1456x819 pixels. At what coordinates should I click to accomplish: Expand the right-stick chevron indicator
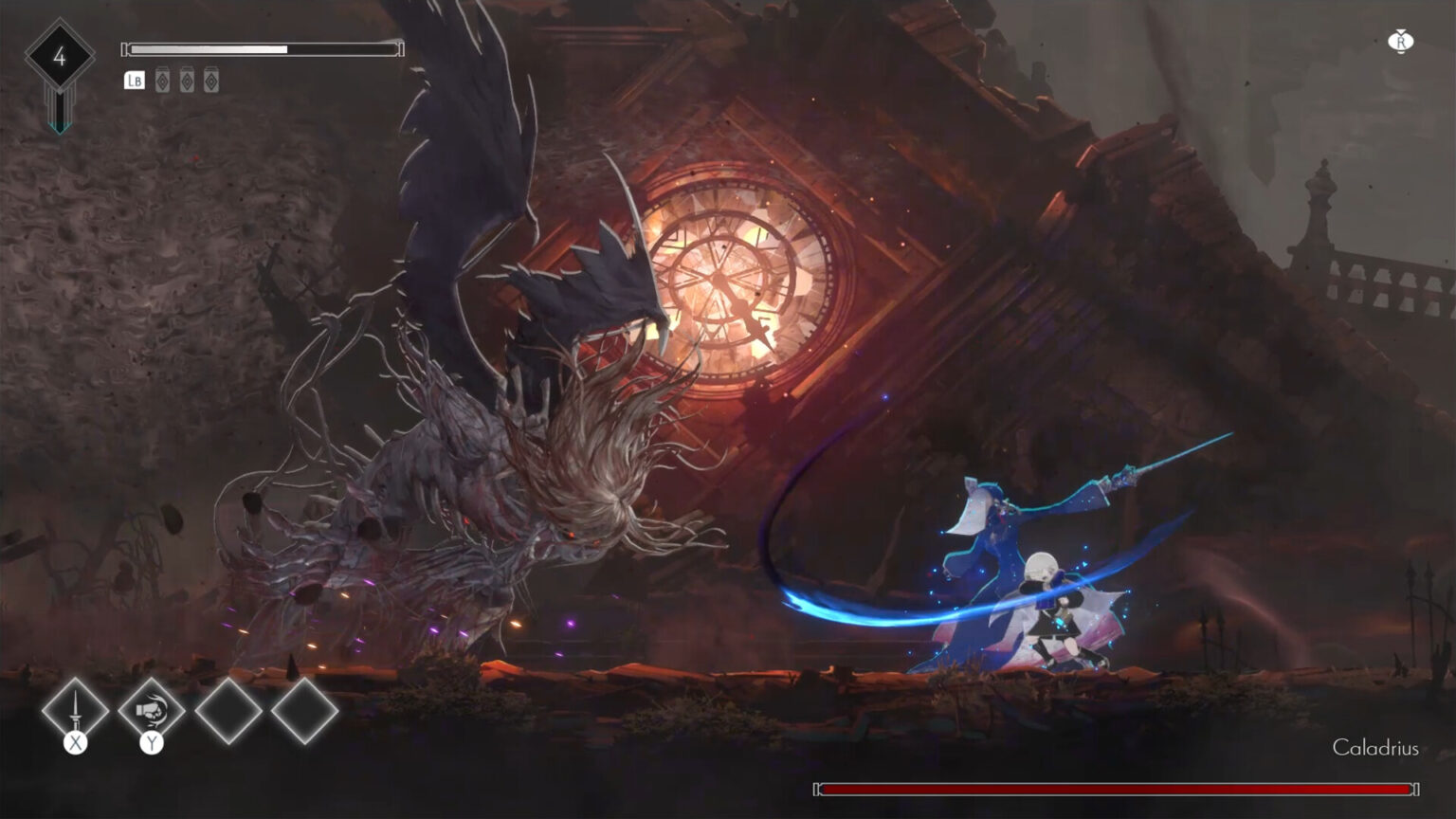1400,30
